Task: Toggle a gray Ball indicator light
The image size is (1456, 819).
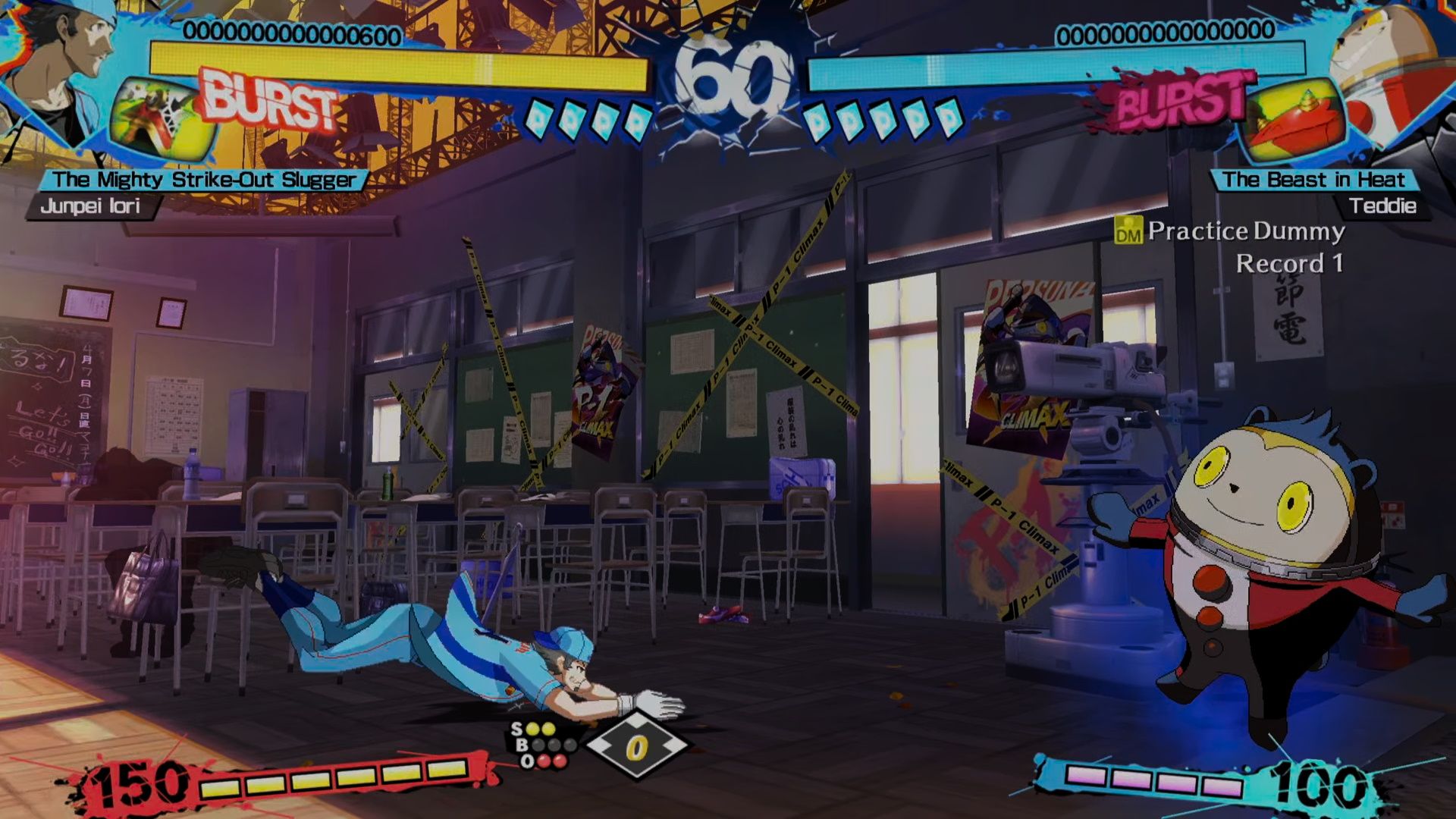Action: 538,746
